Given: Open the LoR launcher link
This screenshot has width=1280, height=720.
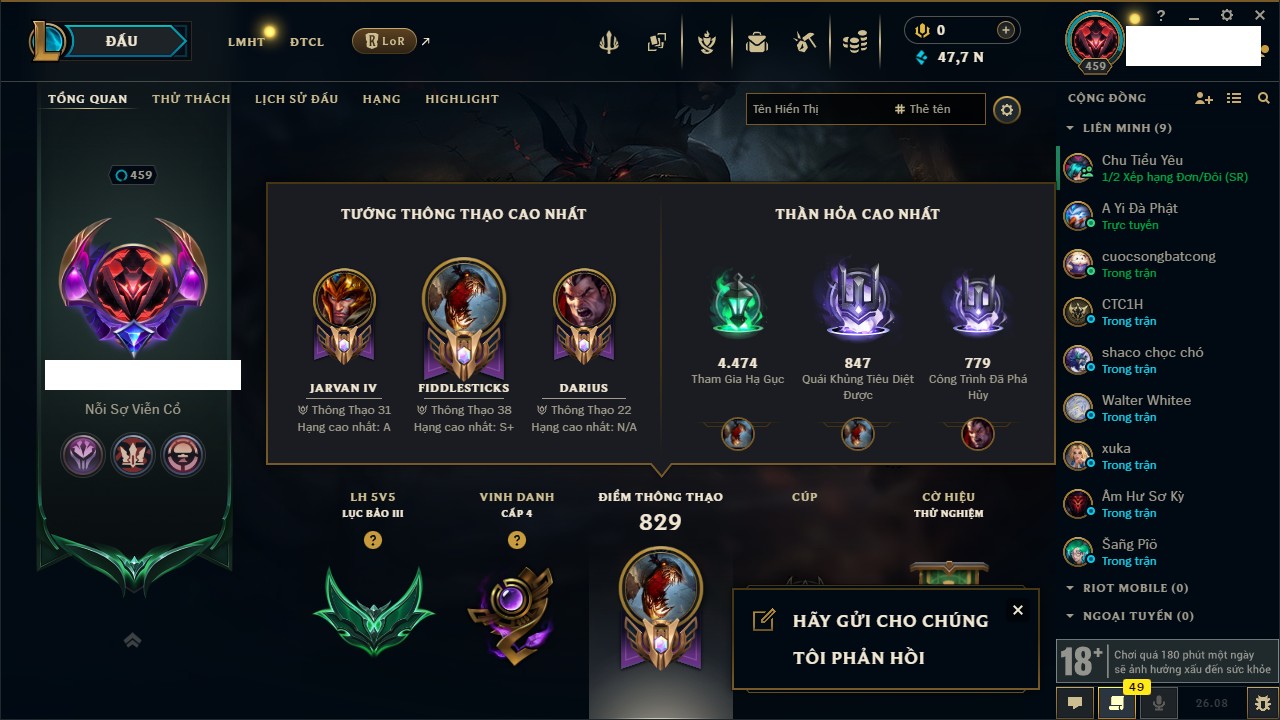Looking at the screenshot, I should point(384,41).
